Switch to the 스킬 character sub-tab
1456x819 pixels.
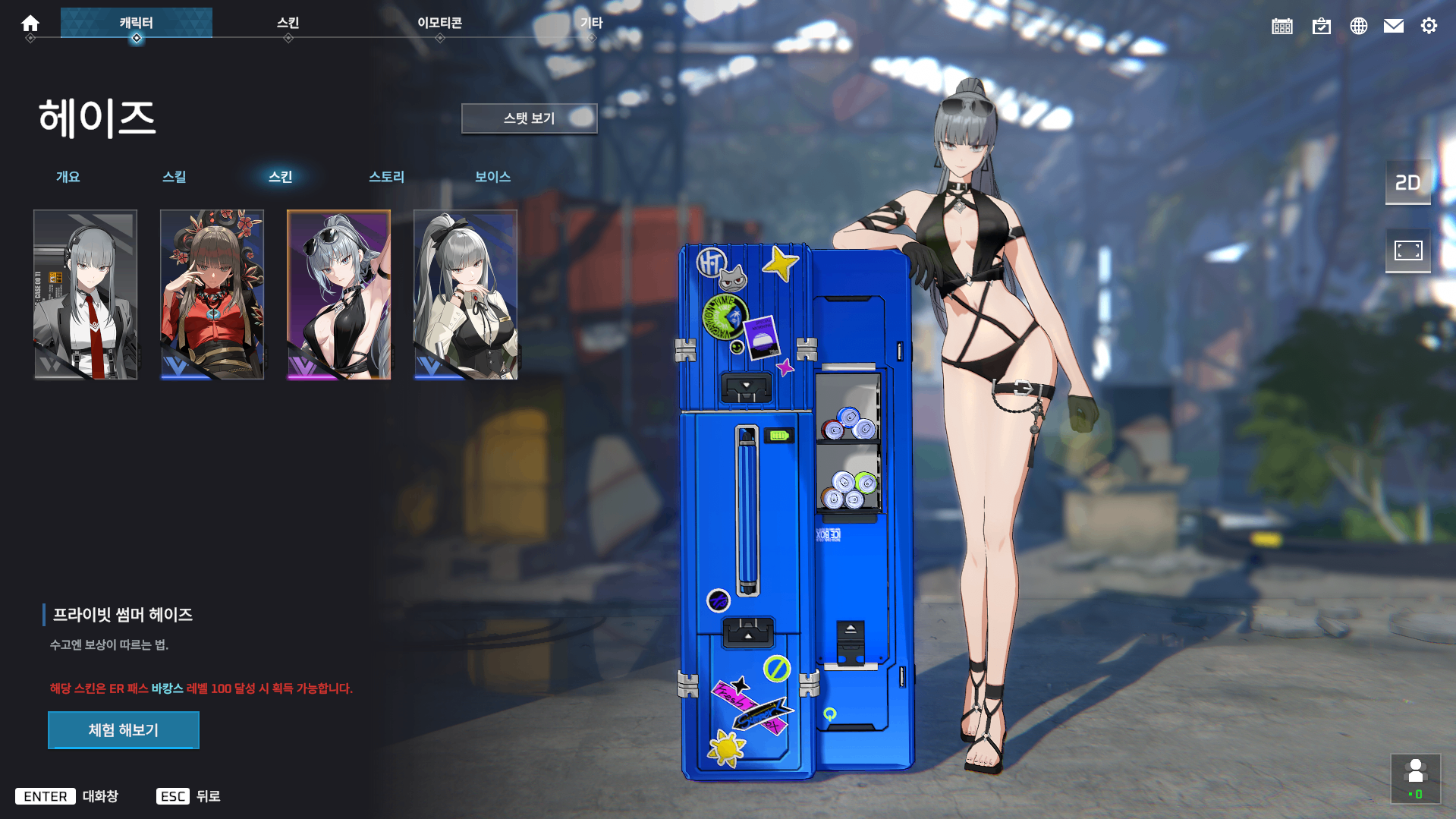[x=175, y=177]
